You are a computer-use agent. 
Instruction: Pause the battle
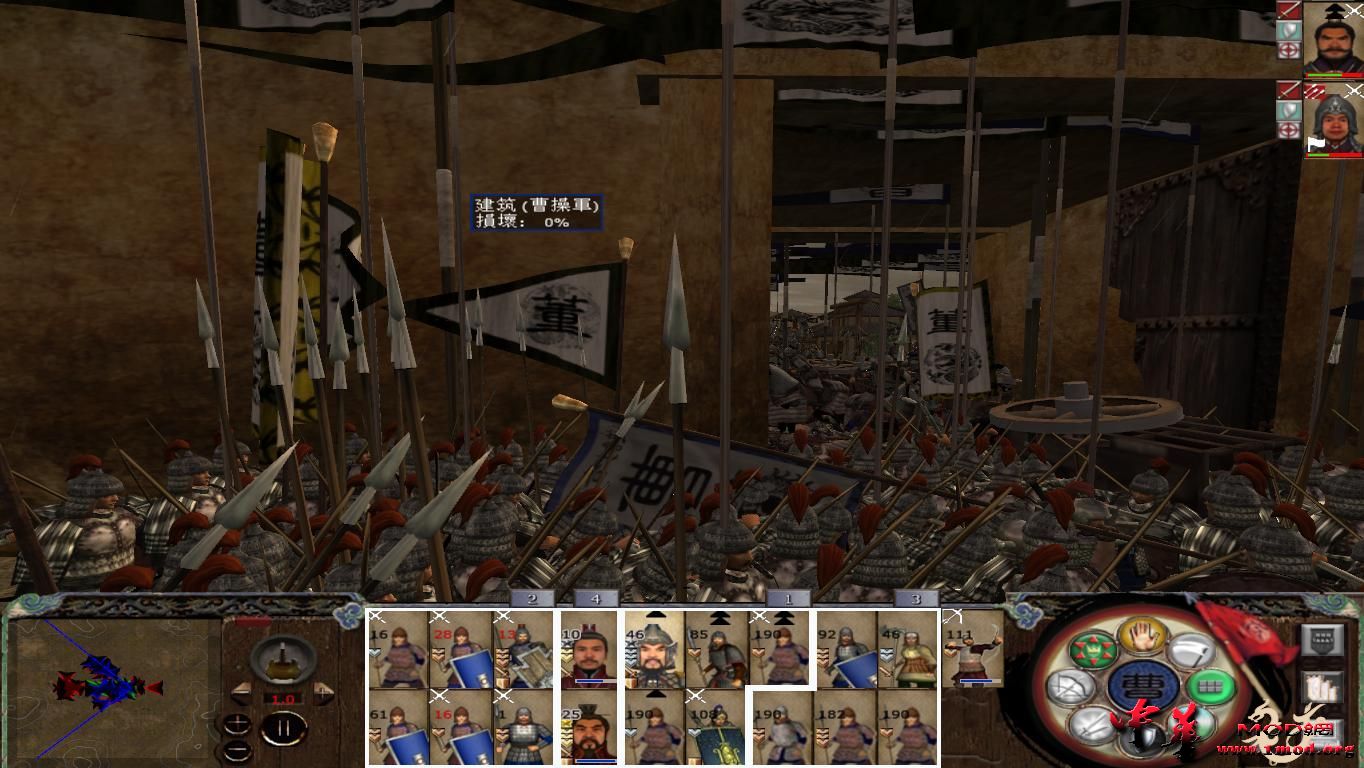click(x=285, y=728)
